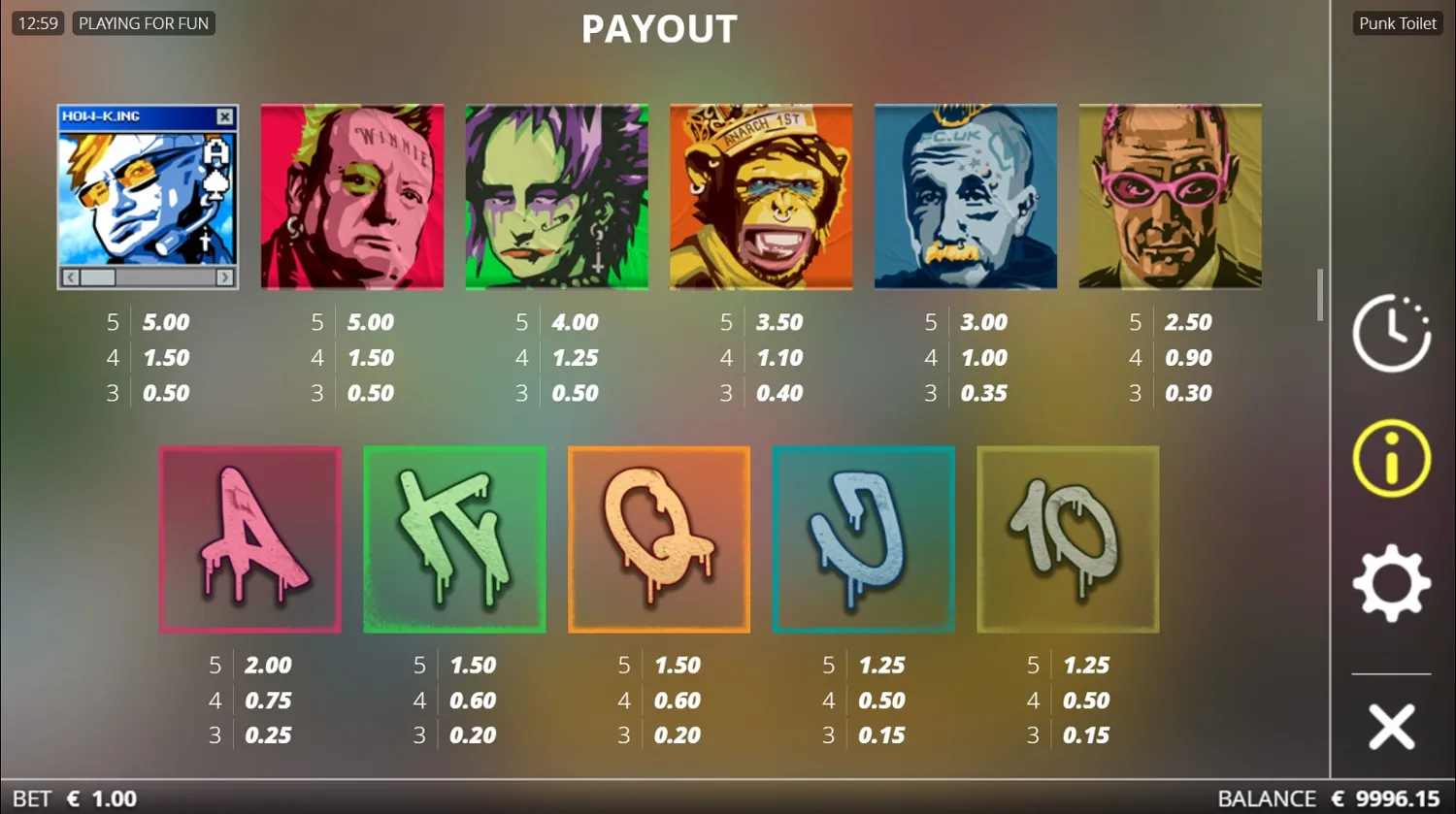Open the settings gear icon
1456x814 pixels.
(x=1390, y=582)
